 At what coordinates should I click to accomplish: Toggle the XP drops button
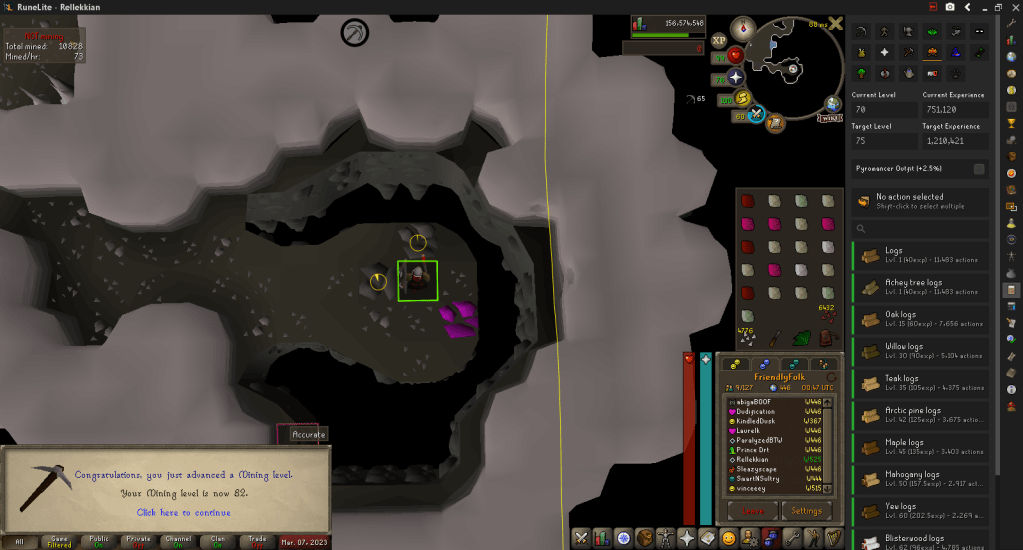click(x=719, y=41)
